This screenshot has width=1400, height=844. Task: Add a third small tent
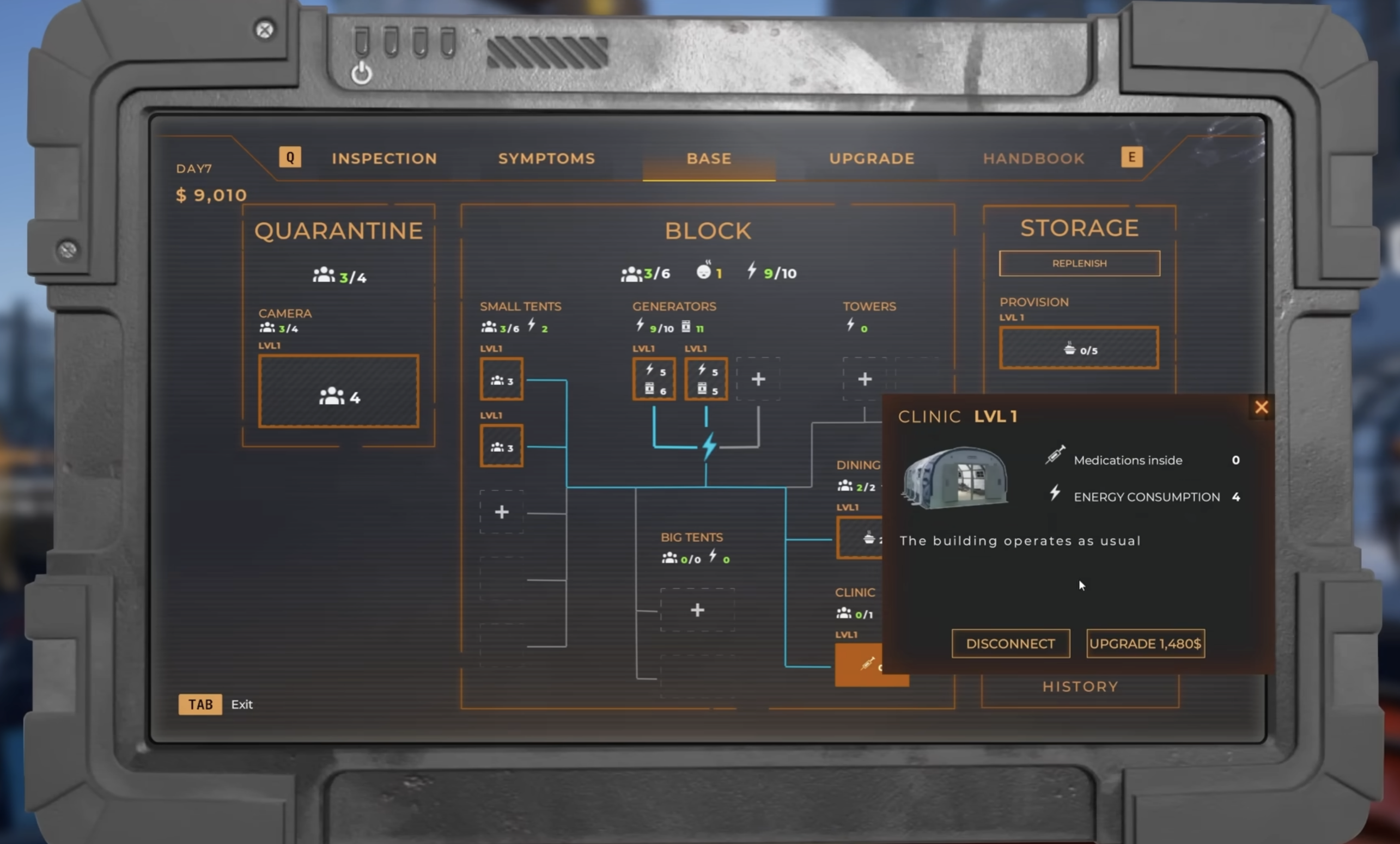(501, 512)
